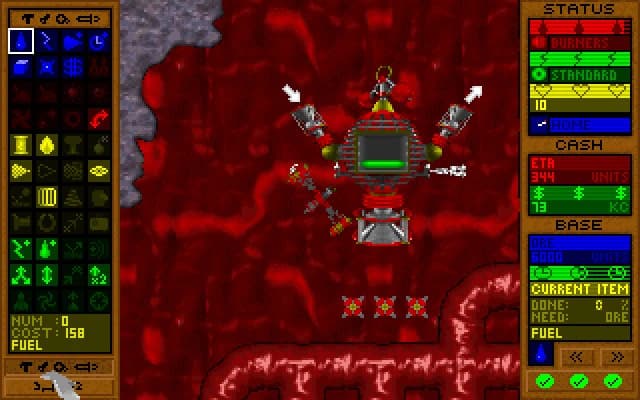This screenshot has width=640, height=400.
Task: Choose the yellow flame droplet icon
Action: tap(47, 145)
